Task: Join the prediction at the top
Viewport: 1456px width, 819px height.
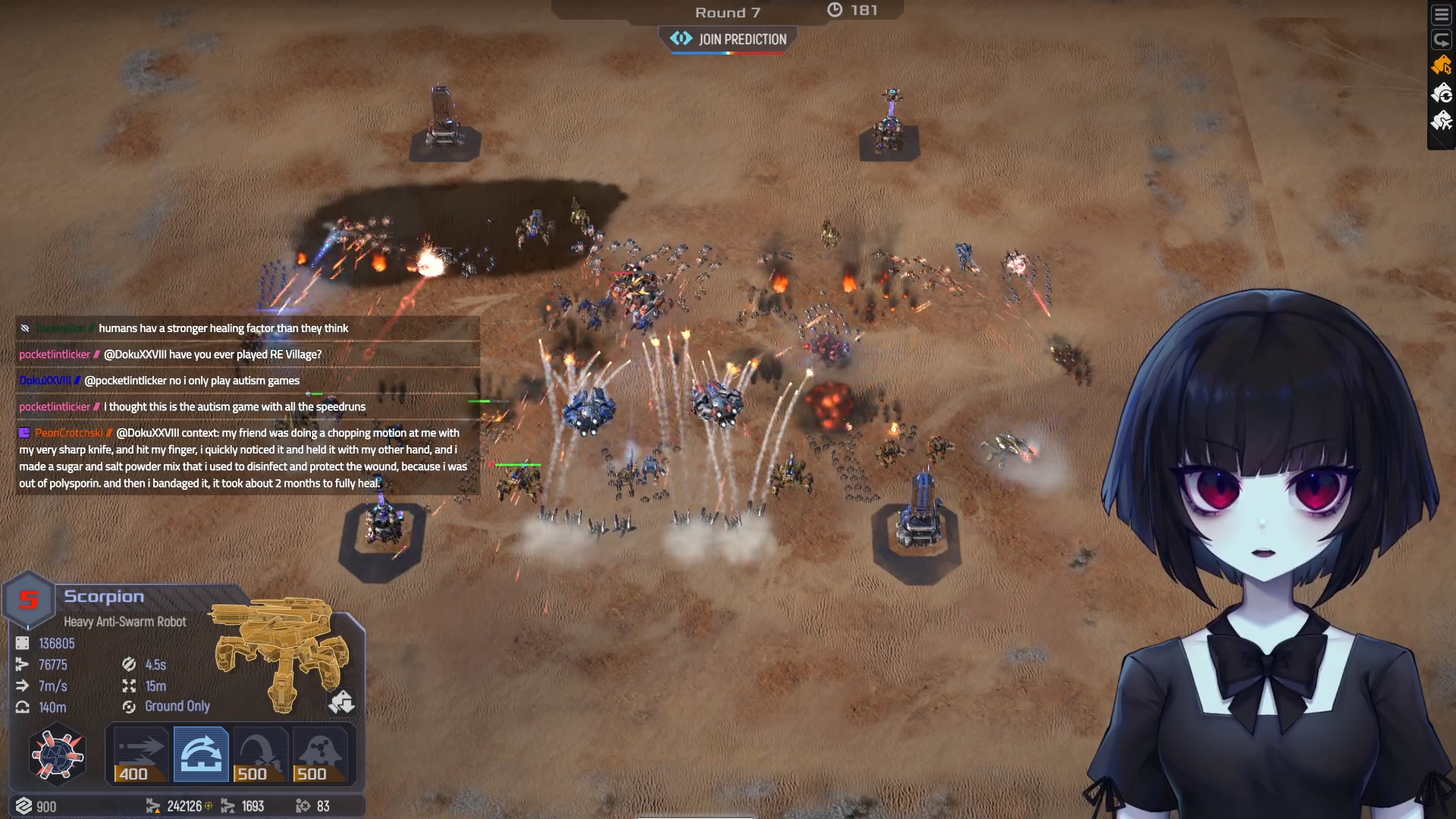Action: click(728, 39)
